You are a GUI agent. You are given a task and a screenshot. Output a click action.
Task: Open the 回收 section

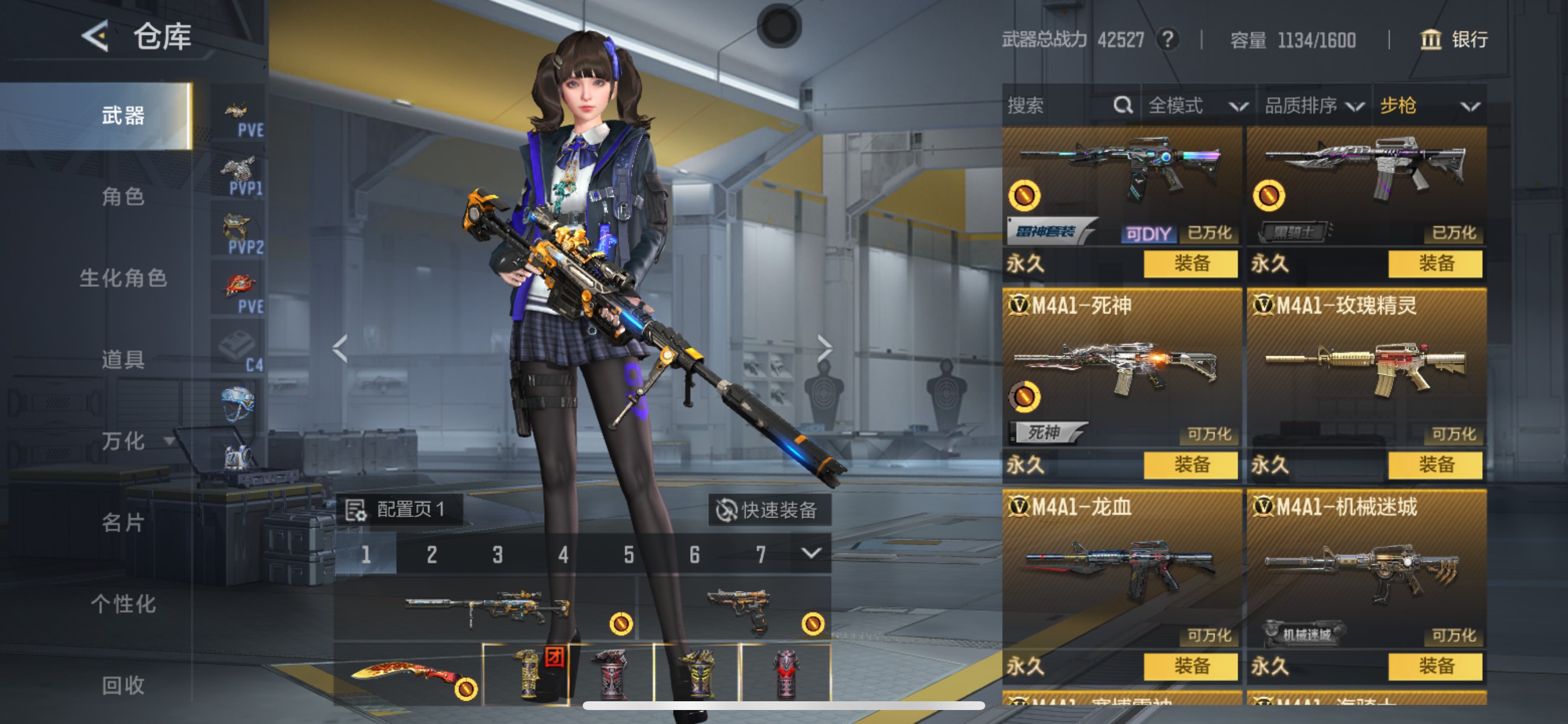click(123, 685)
